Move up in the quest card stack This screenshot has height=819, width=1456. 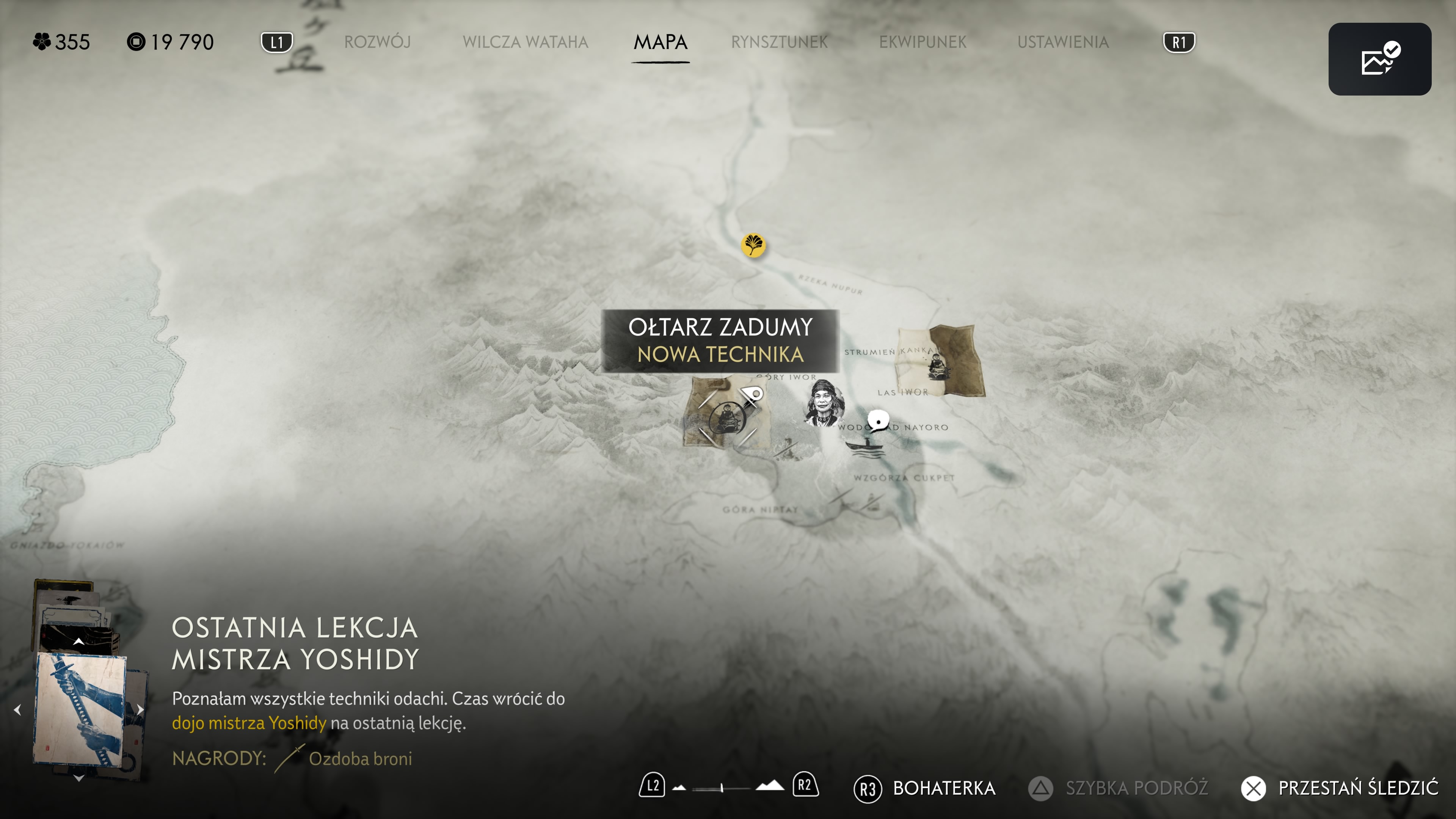(78, 642)
